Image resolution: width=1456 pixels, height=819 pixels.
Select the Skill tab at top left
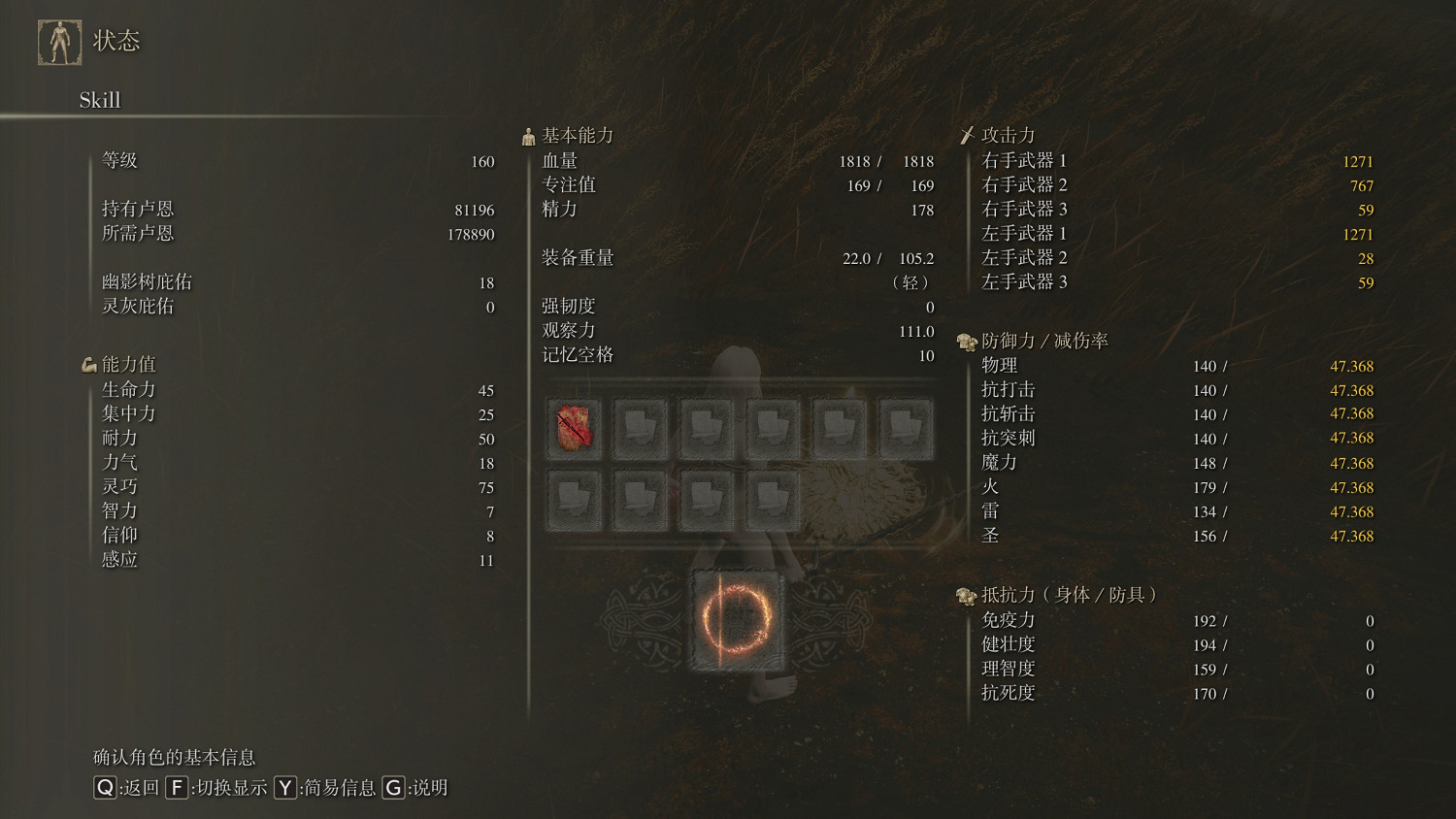point(100,100)
